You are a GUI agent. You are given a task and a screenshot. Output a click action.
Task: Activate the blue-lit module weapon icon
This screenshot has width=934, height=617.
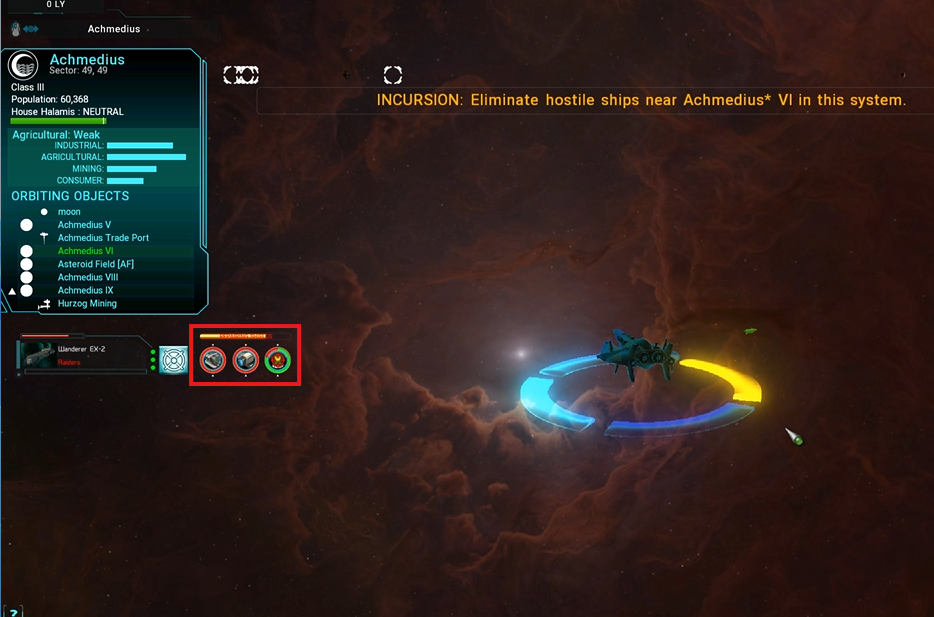point(245,360)
